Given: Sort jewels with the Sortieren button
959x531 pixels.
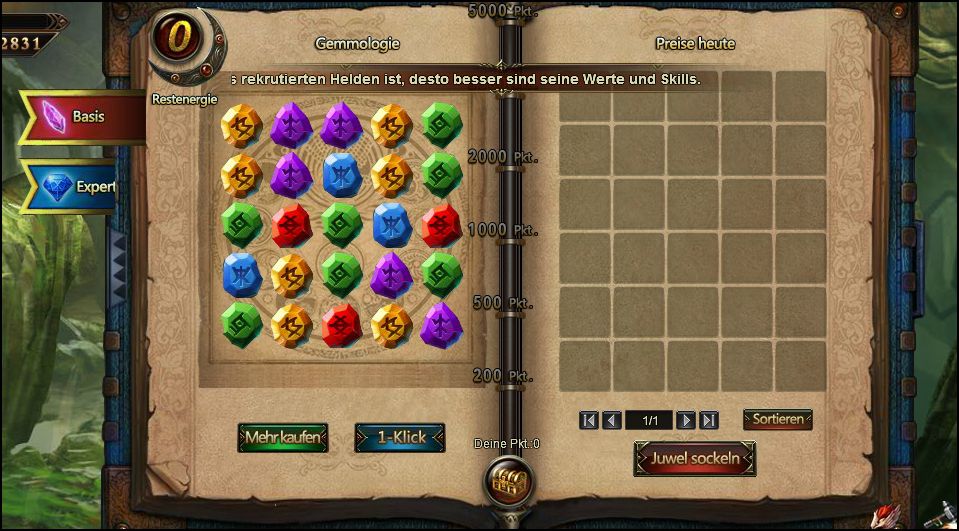Looking at the screenshot, I should coord(777,419).
